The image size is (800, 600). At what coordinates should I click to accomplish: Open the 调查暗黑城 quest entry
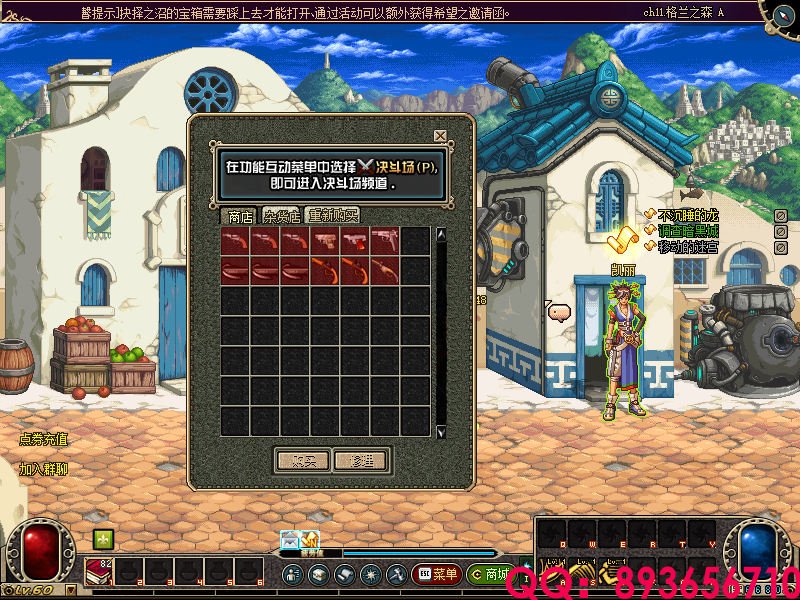(x=688, y=231)
